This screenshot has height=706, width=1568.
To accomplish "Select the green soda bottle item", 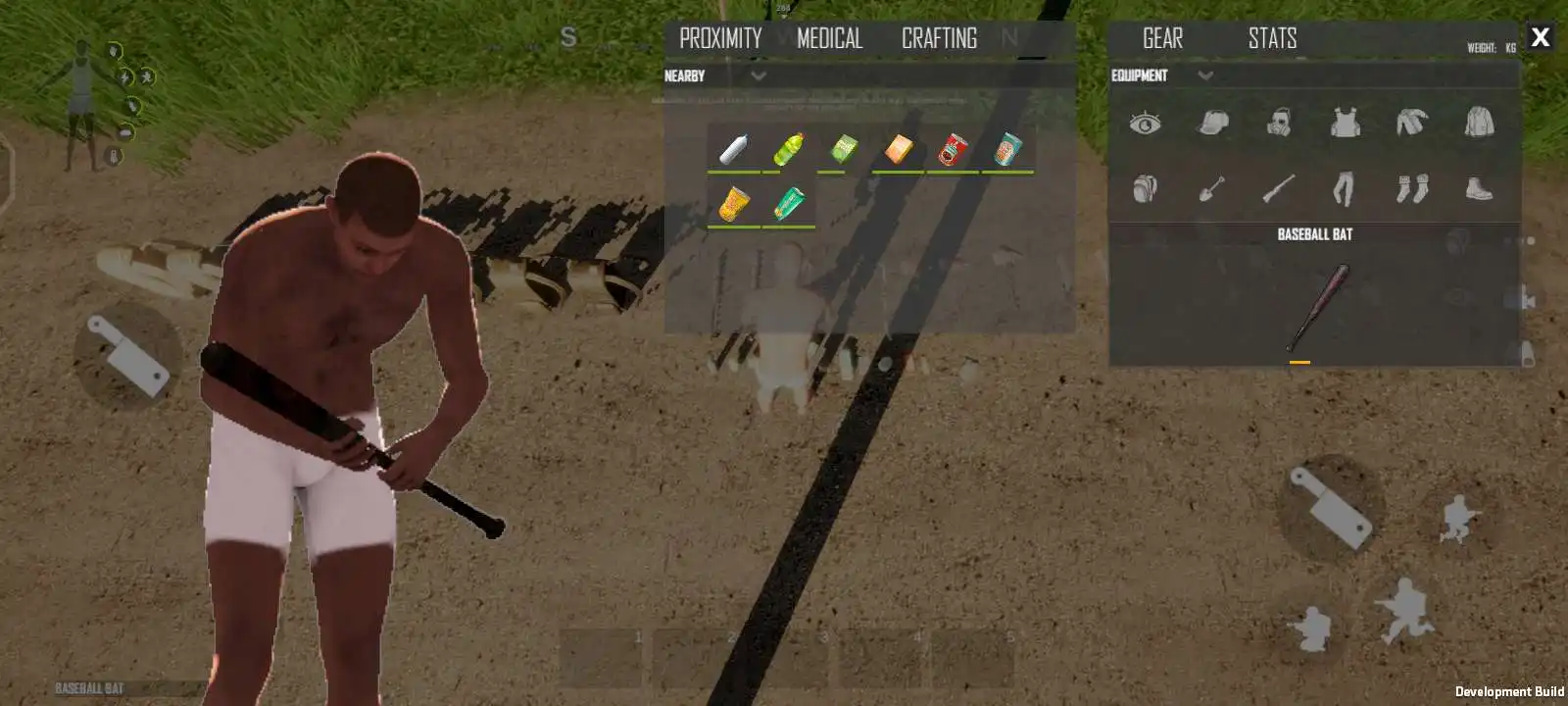I will tap(789, 149).
